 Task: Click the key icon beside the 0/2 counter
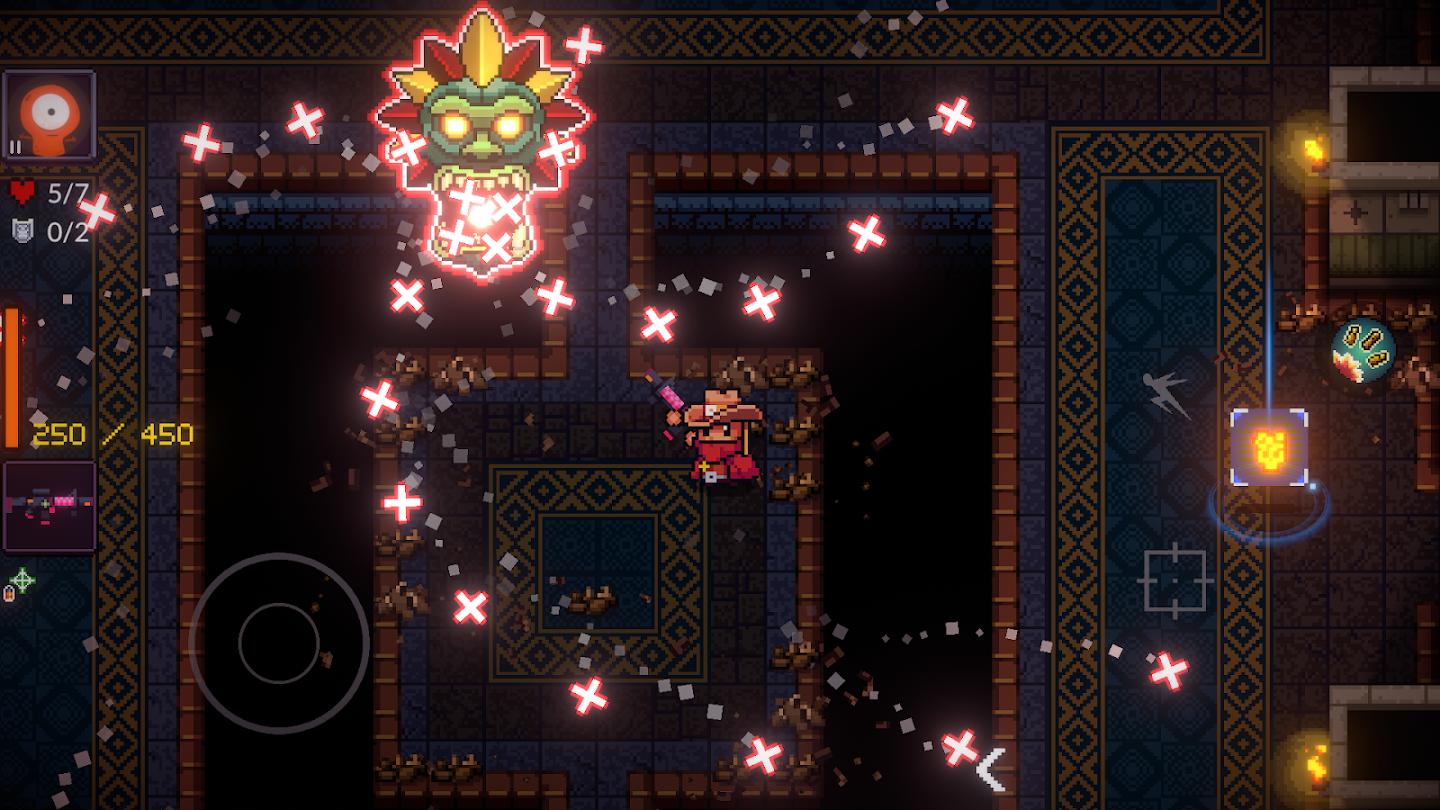coord(22,229)
